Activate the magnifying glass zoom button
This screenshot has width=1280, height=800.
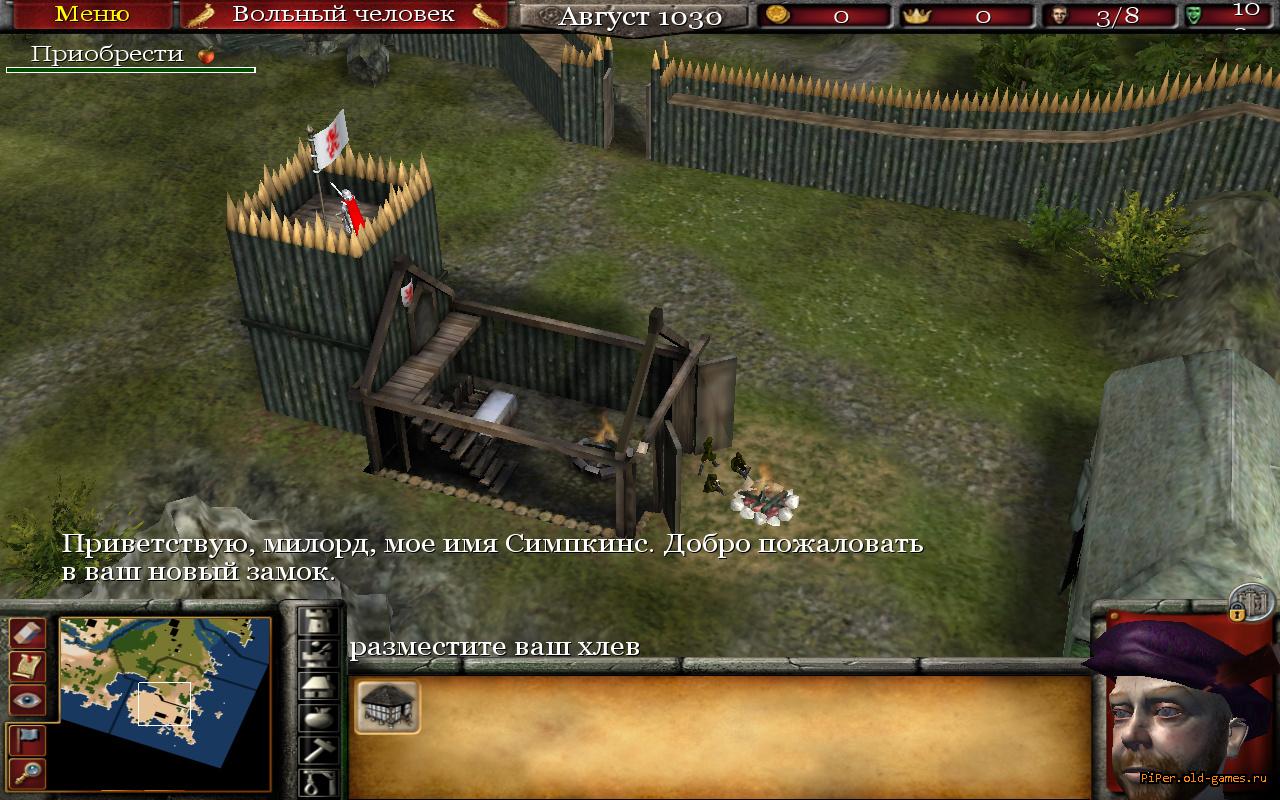(27, 771)
